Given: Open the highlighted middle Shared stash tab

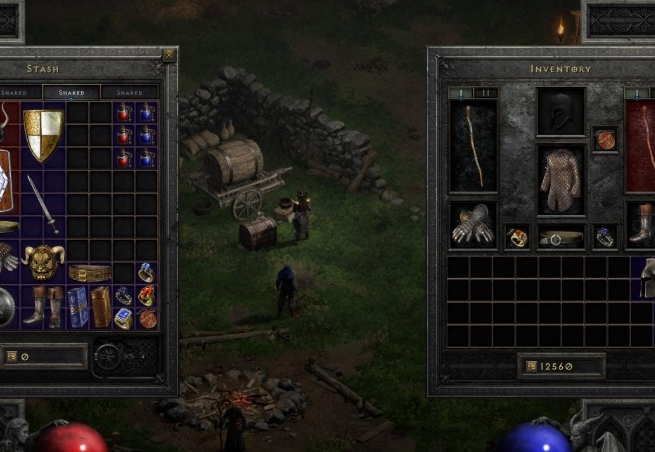Looking at the screenshot, I should tap(72, 92).
